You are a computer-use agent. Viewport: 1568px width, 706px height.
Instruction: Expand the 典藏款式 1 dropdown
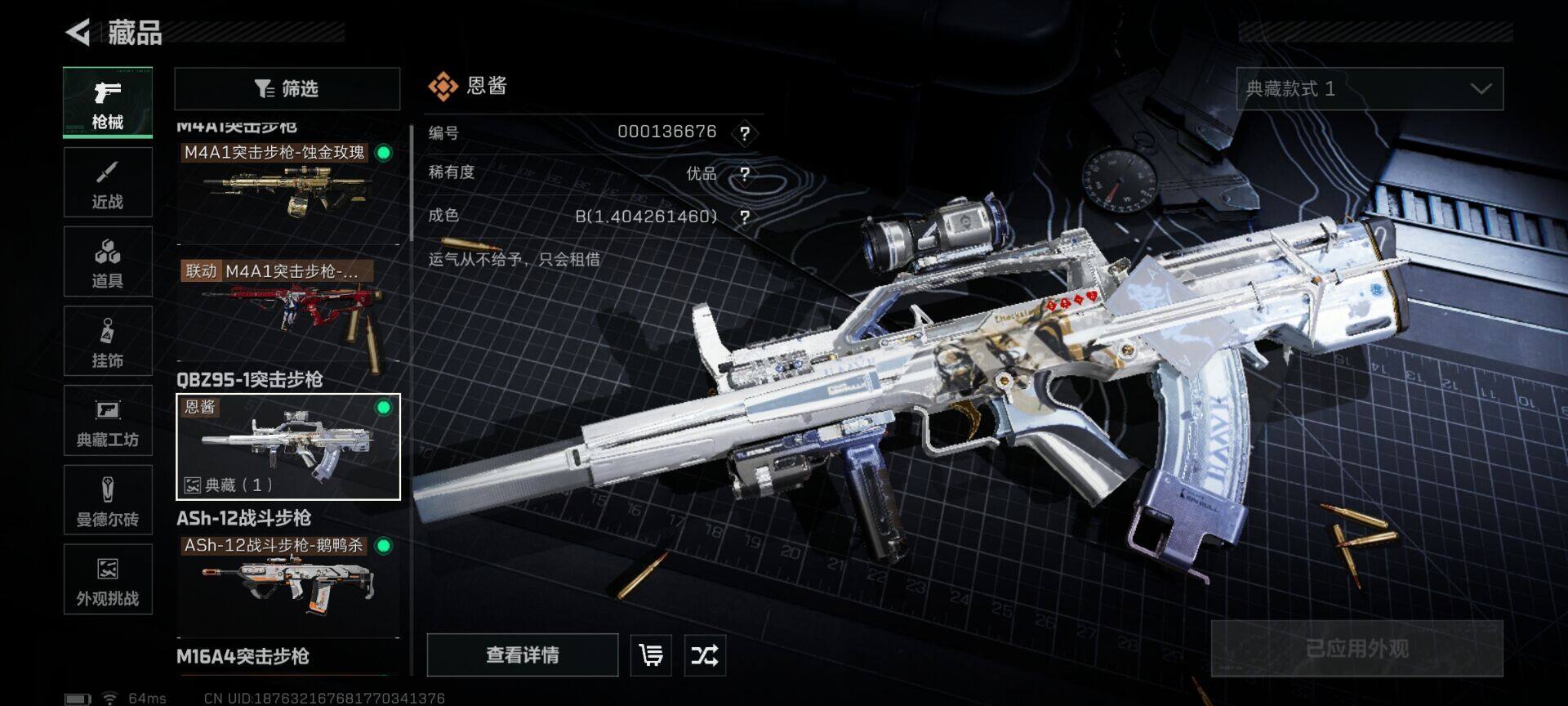pos(1369,89)
